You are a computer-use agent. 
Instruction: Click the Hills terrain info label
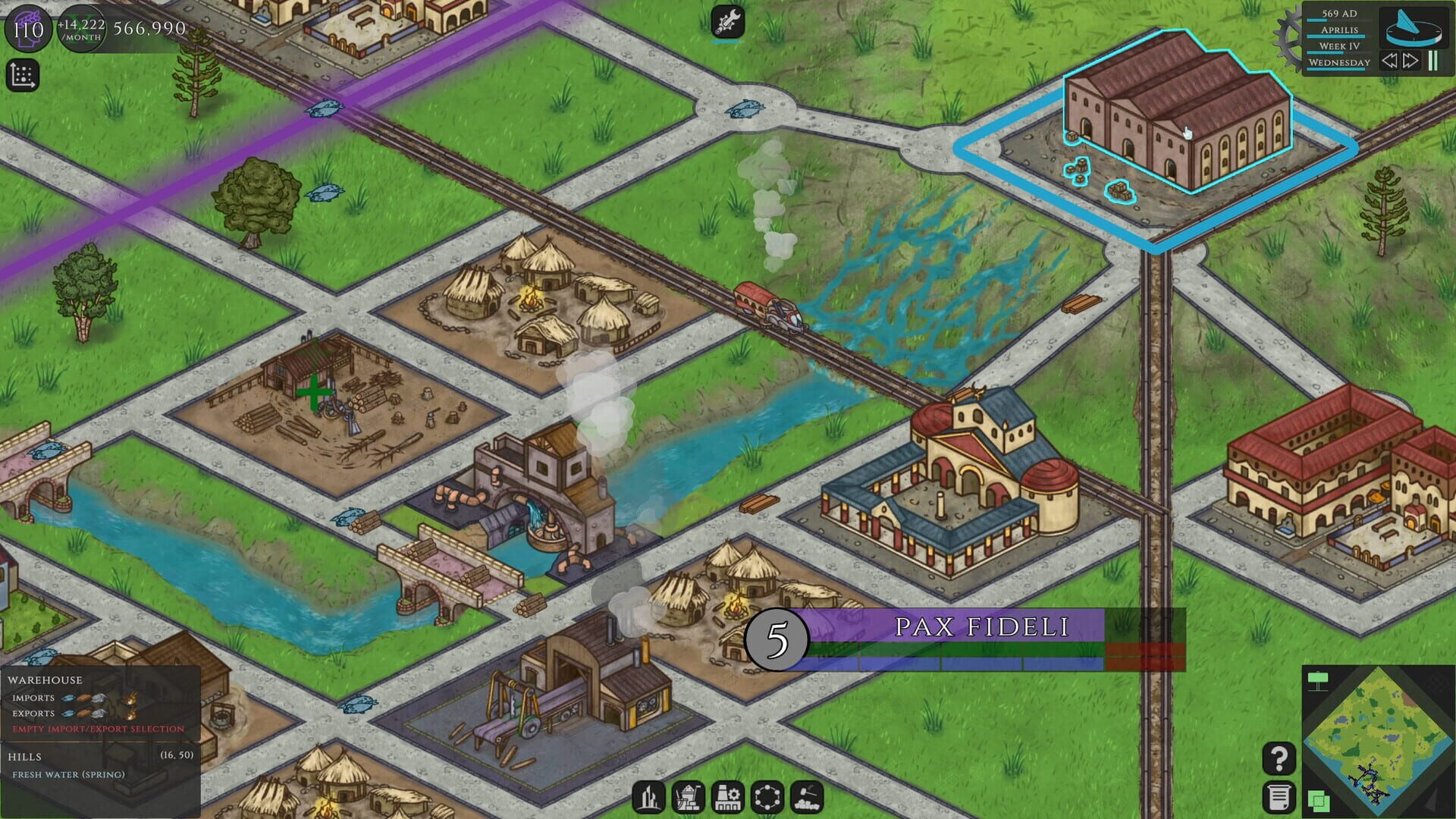25,755
